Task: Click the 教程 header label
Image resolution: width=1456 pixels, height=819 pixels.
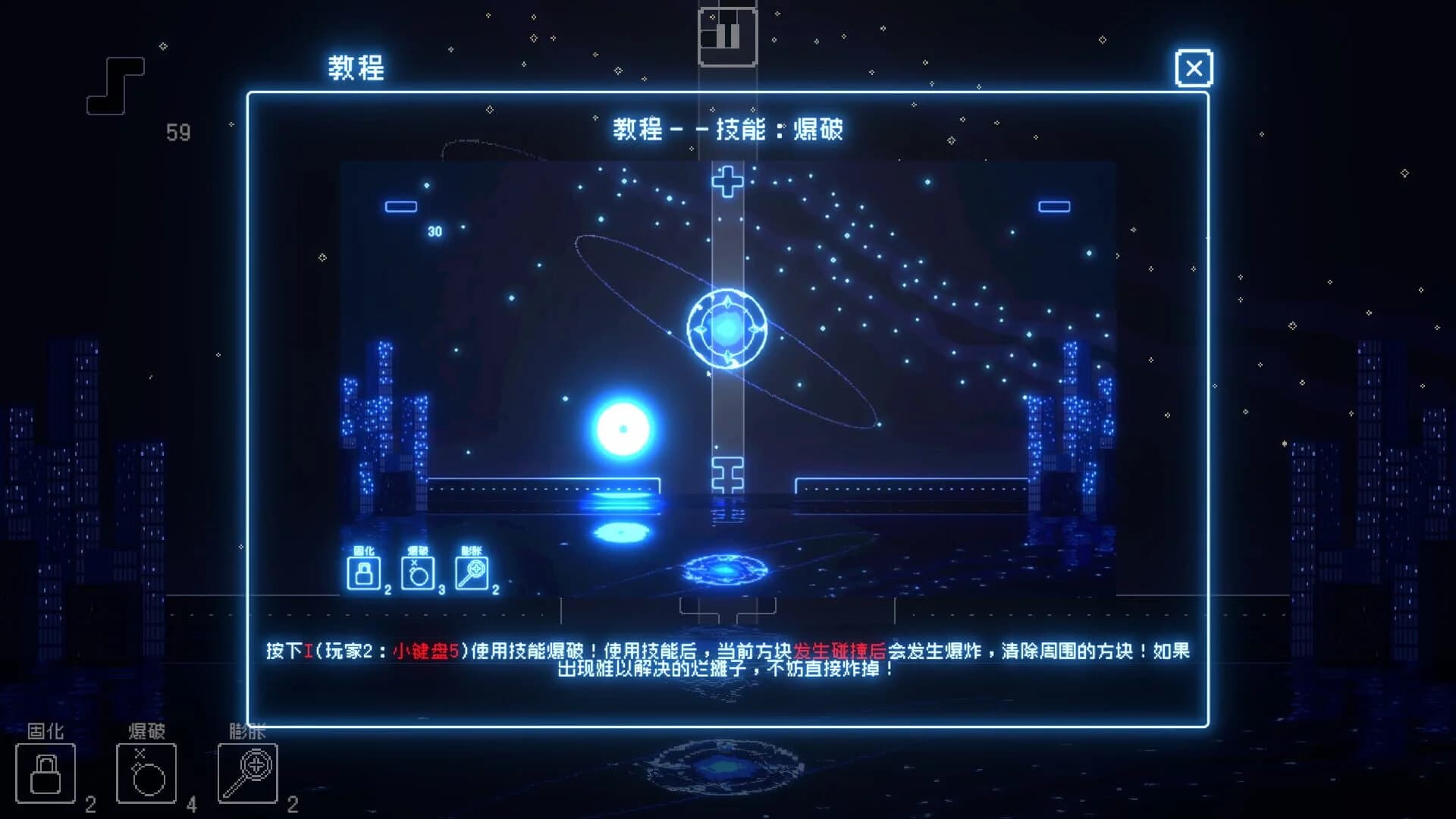Action: pos(356,68)
